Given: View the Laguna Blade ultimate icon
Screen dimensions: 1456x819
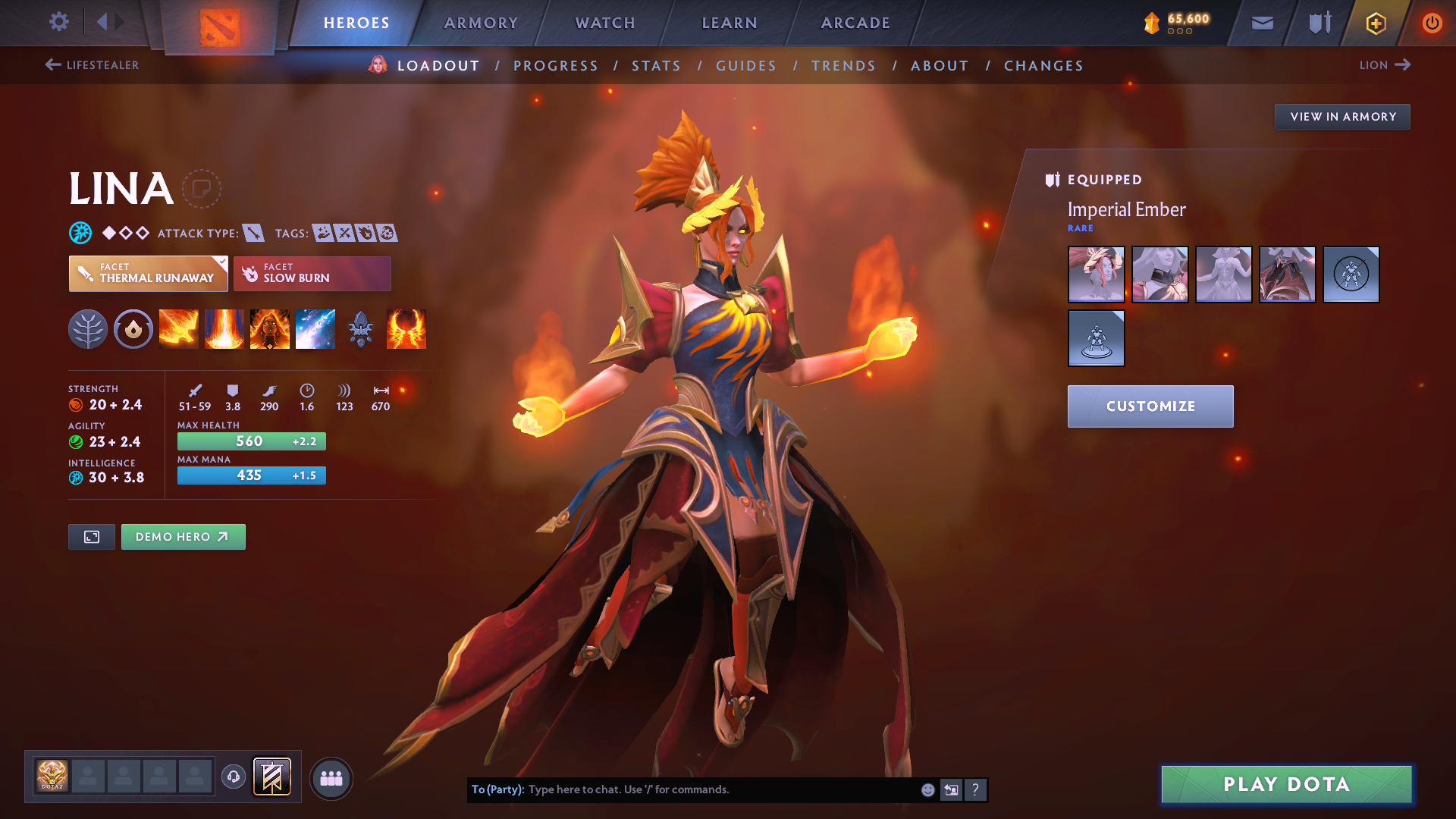Looking at the screenshot, I should pyautogui.click(x=315, y=329).
